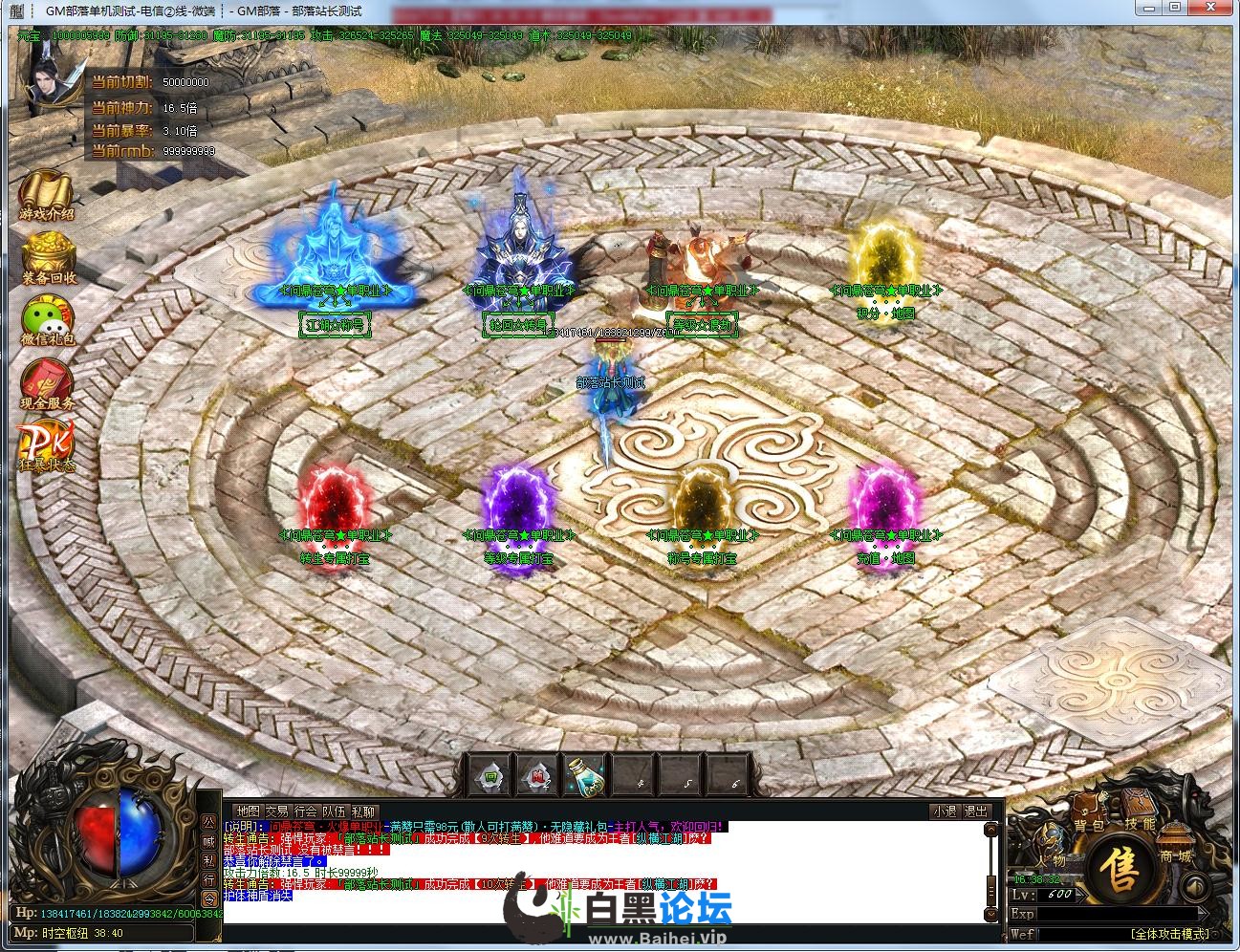
Task: Switch to the 行会 chat tab
Action: [305, 811]
